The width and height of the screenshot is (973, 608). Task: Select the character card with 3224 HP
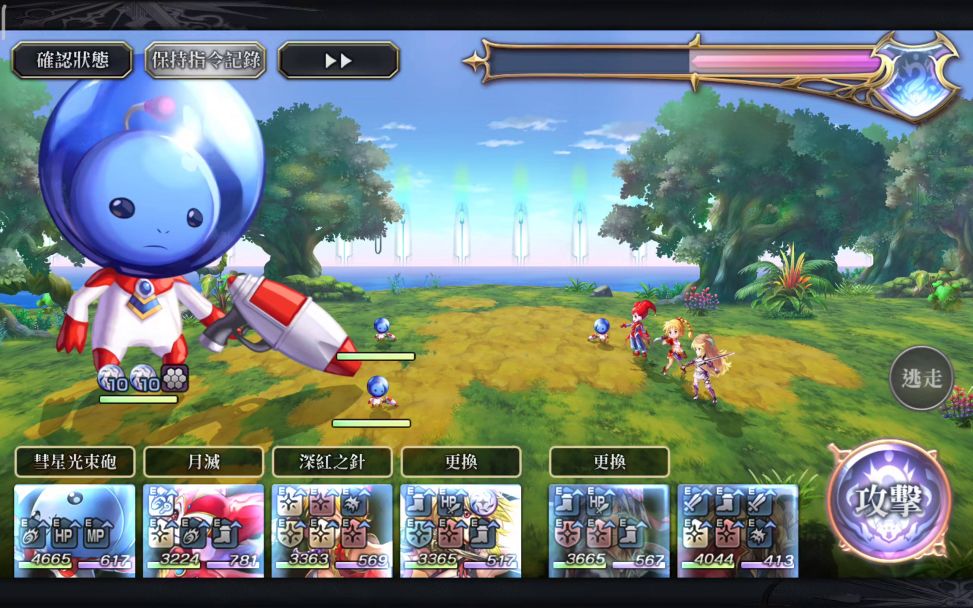(203, 530)
